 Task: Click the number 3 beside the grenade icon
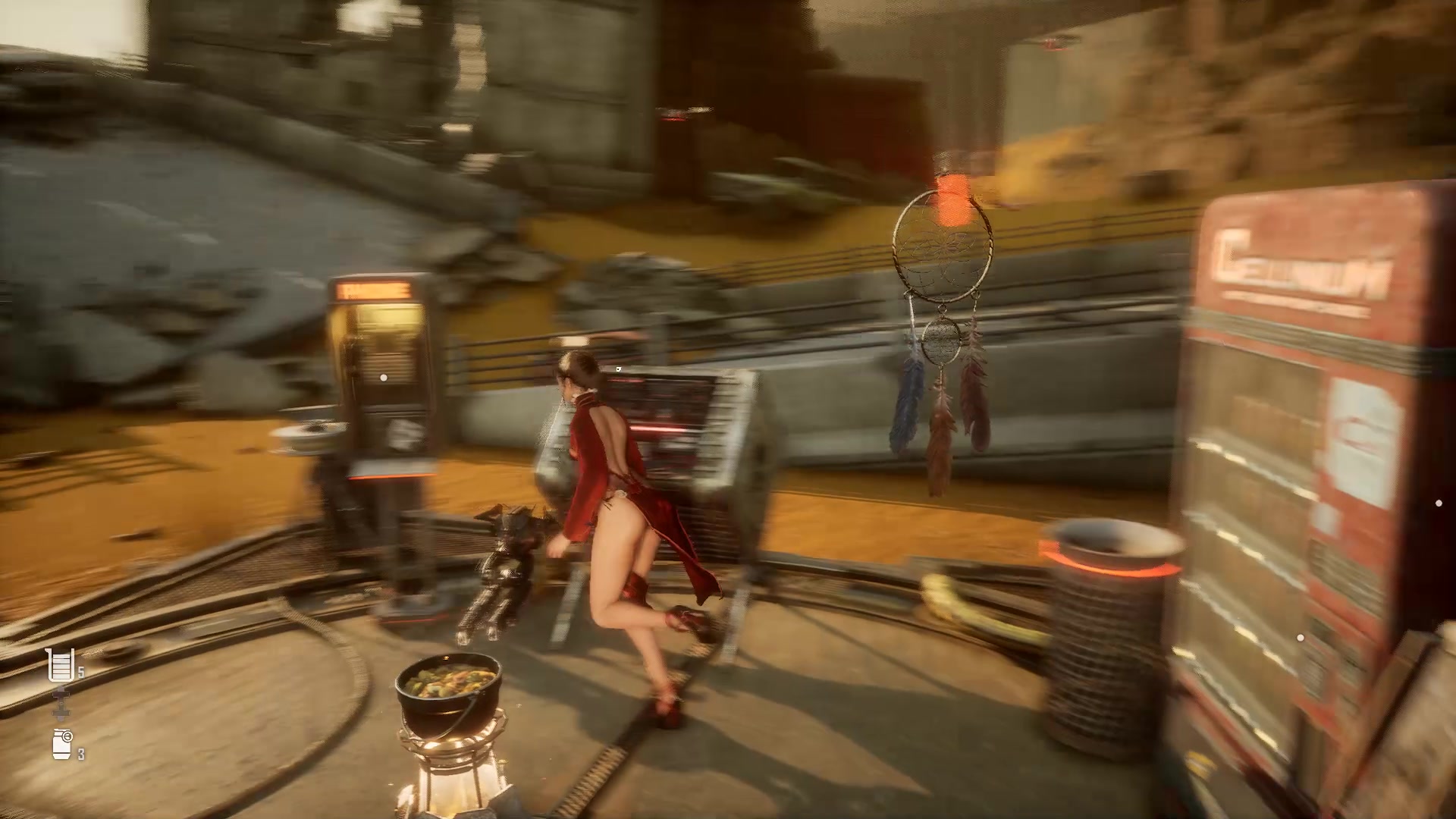pos(80,753)
